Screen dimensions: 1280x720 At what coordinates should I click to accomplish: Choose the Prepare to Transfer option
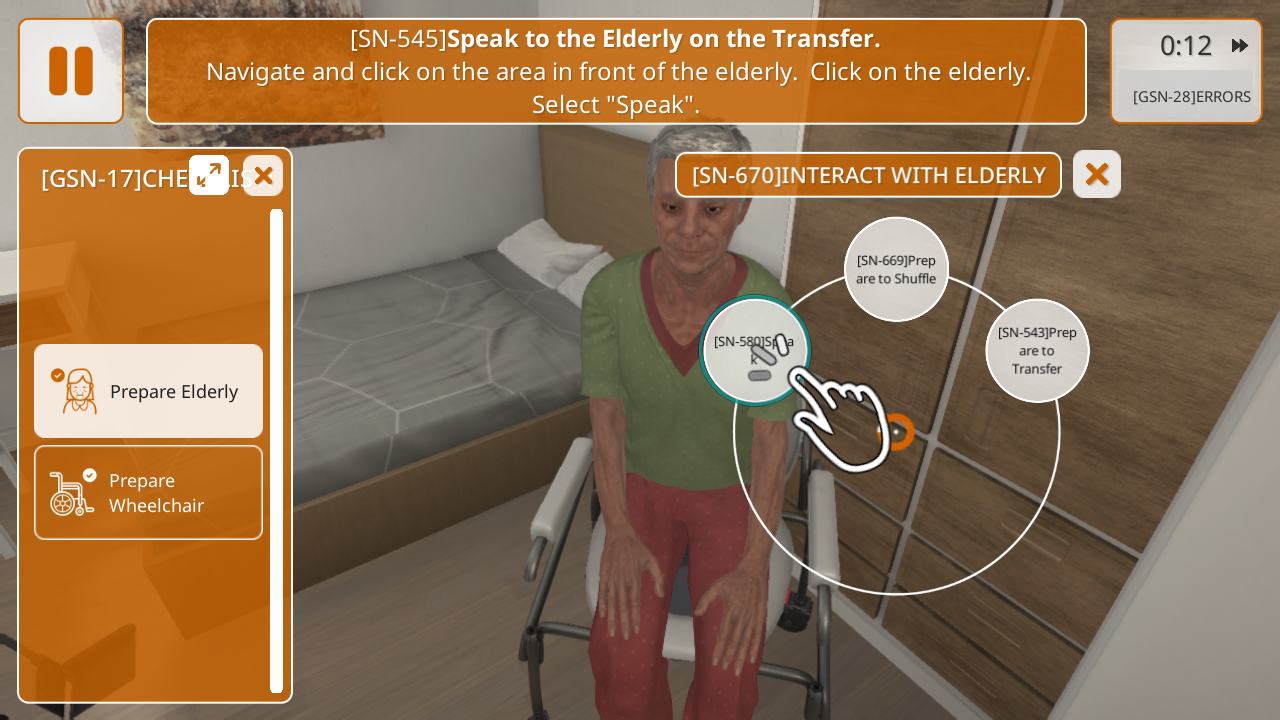click(x=1037, y=351)
